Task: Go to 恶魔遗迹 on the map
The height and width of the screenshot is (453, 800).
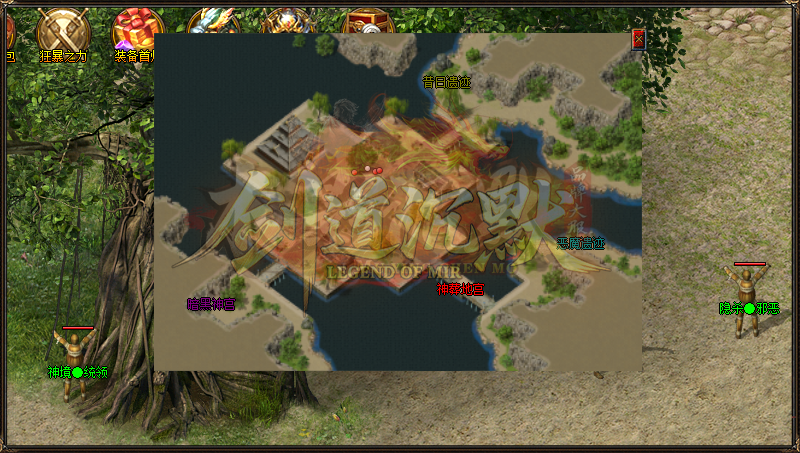Action: [x=581, y=243]
